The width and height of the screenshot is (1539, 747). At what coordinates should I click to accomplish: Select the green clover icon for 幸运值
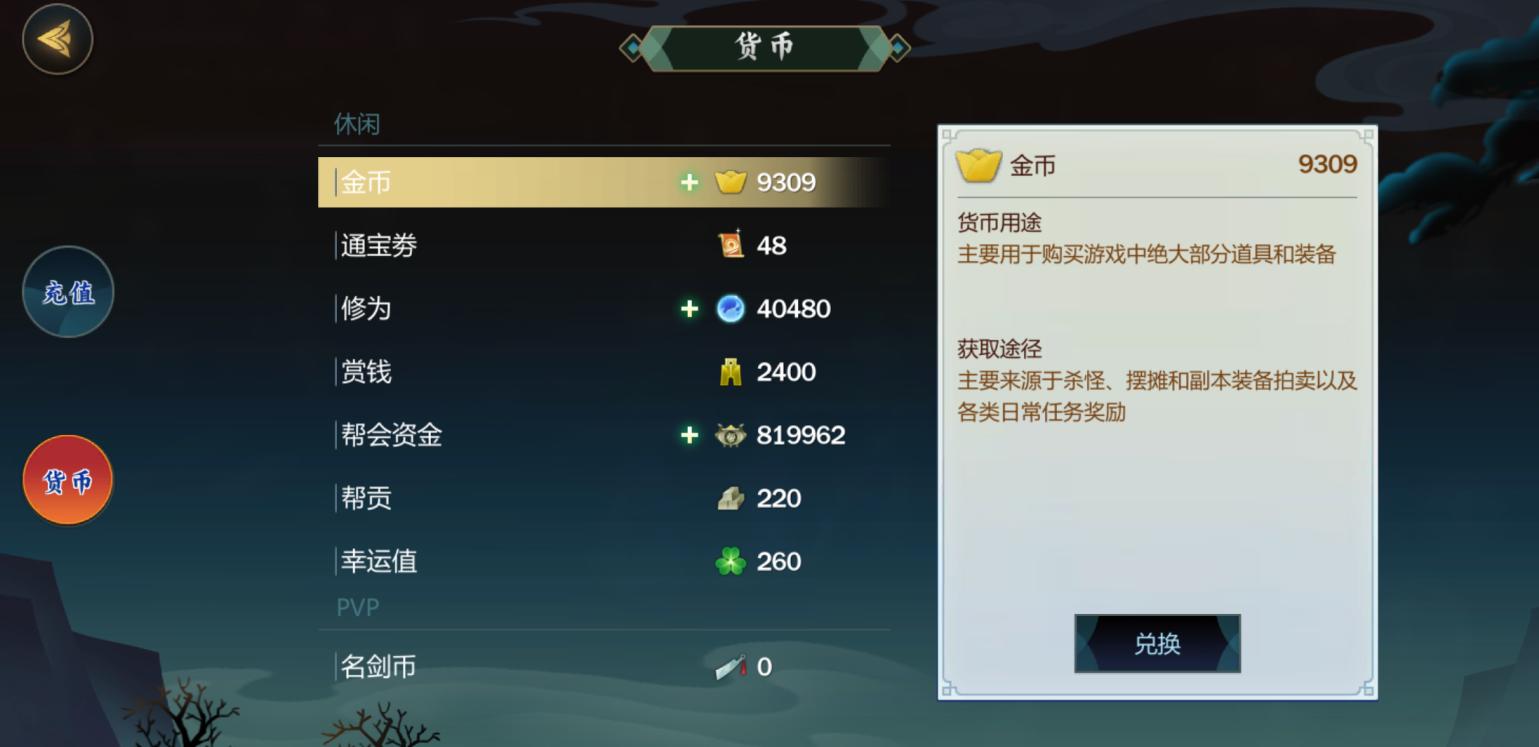731,561
